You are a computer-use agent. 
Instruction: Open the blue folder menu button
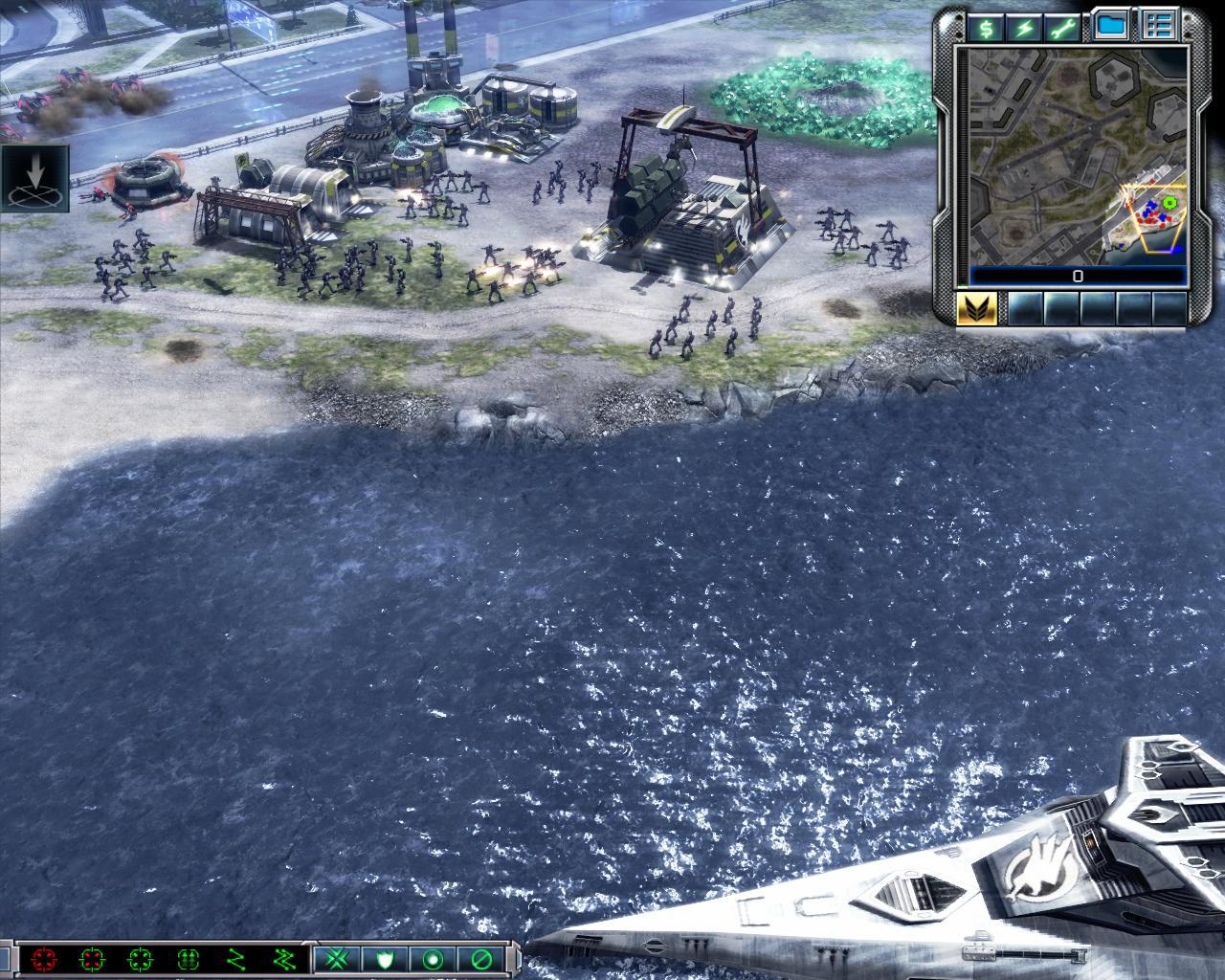click(x=1110, y=26)
